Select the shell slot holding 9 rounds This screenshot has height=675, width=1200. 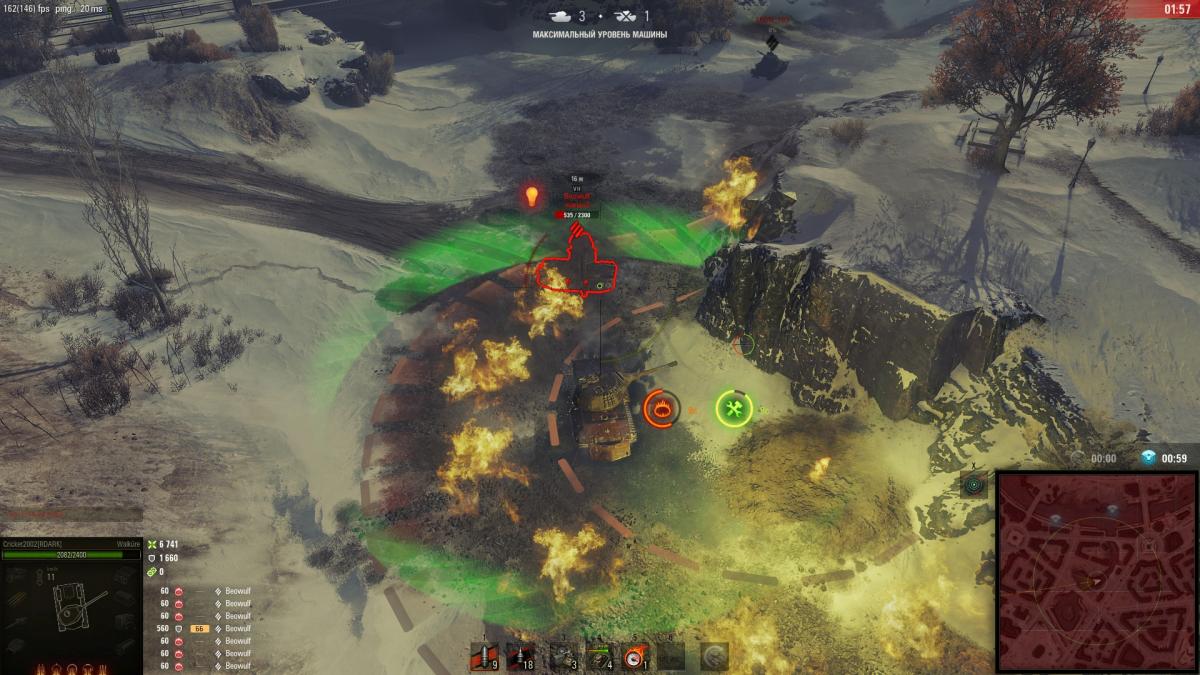tap(485, 656)
